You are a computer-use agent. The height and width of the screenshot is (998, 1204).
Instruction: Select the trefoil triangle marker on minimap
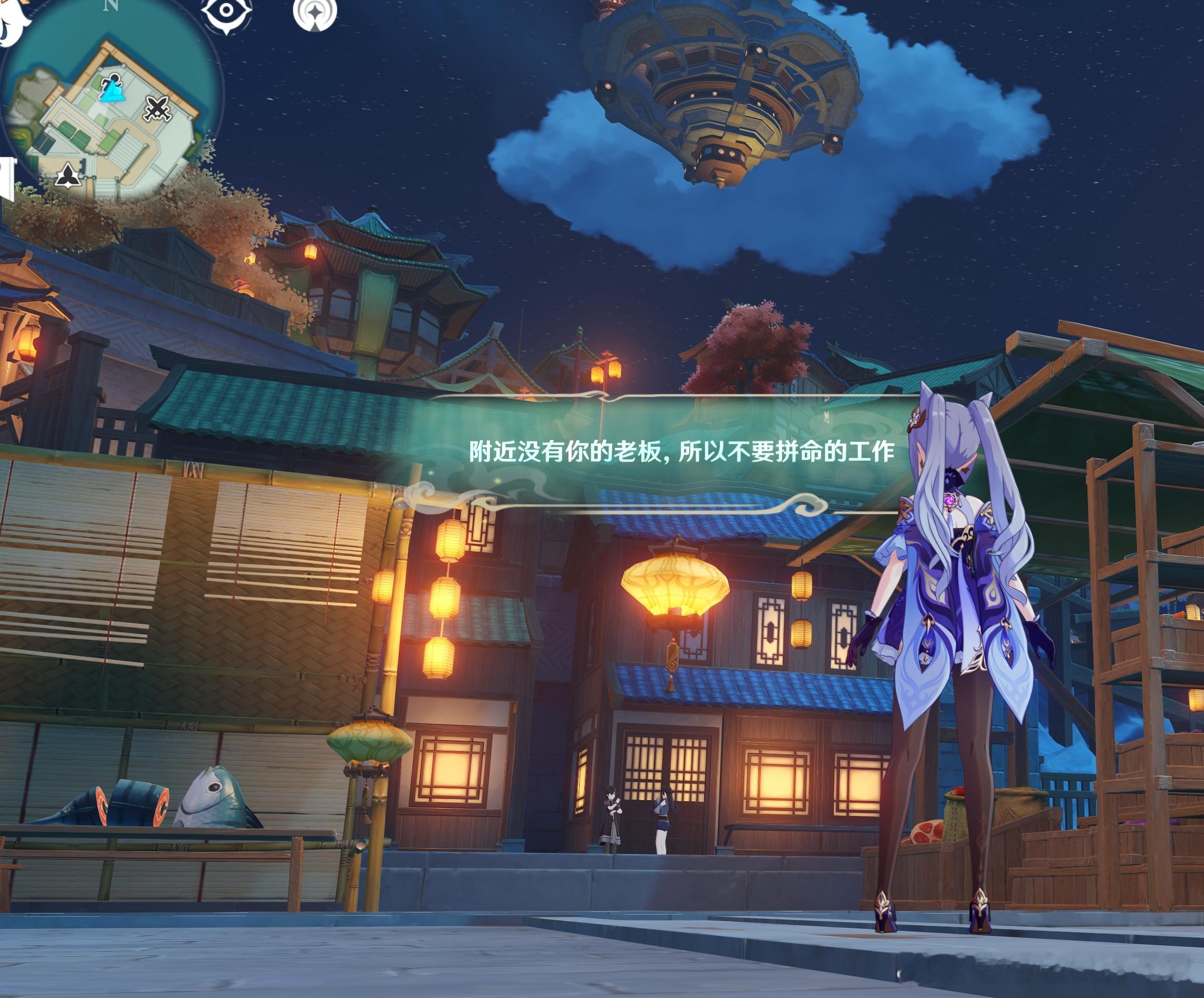click(68, 176)
